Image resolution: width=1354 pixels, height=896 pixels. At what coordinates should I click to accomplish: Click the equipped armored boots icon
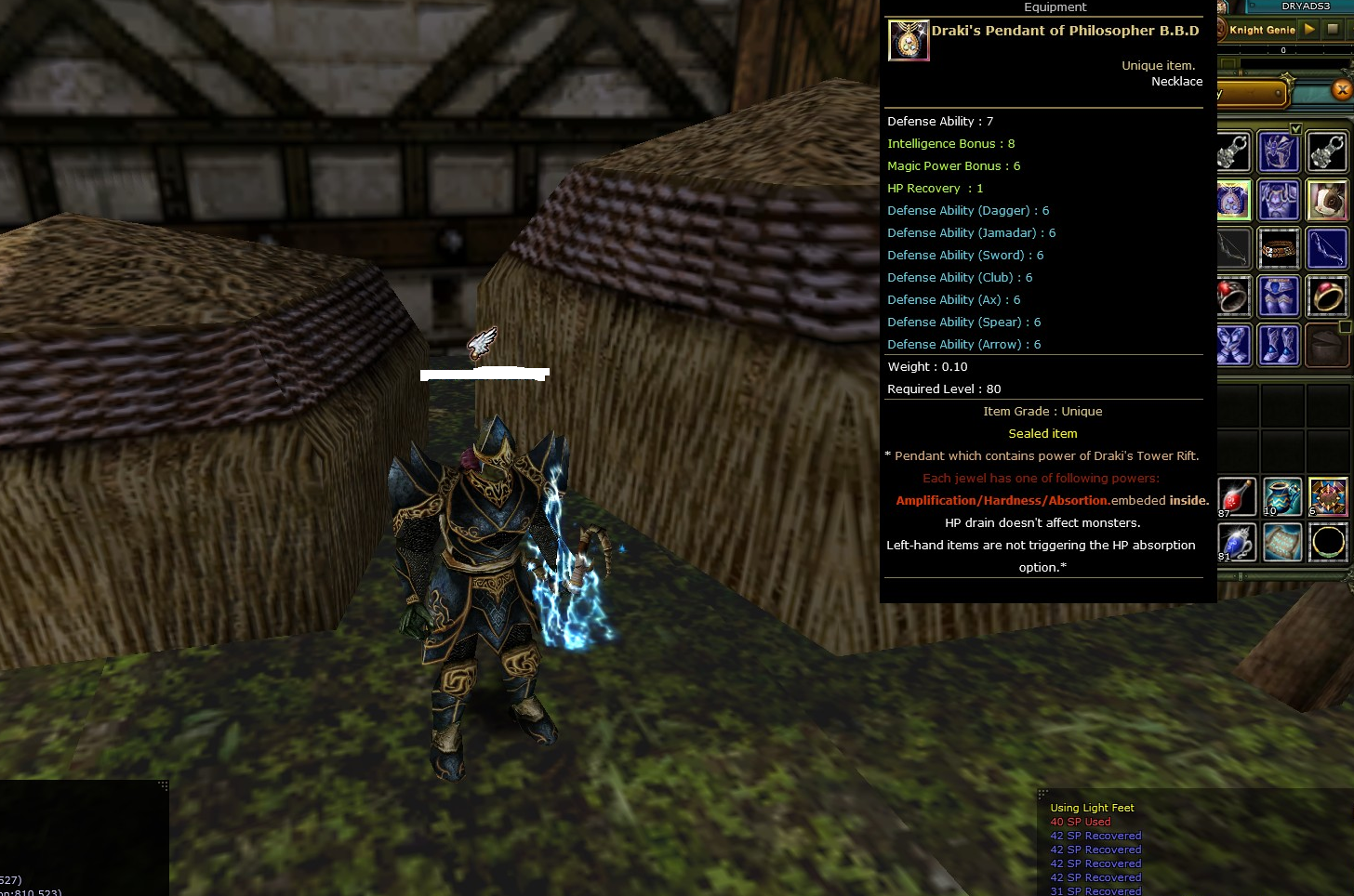point(1279,345)
